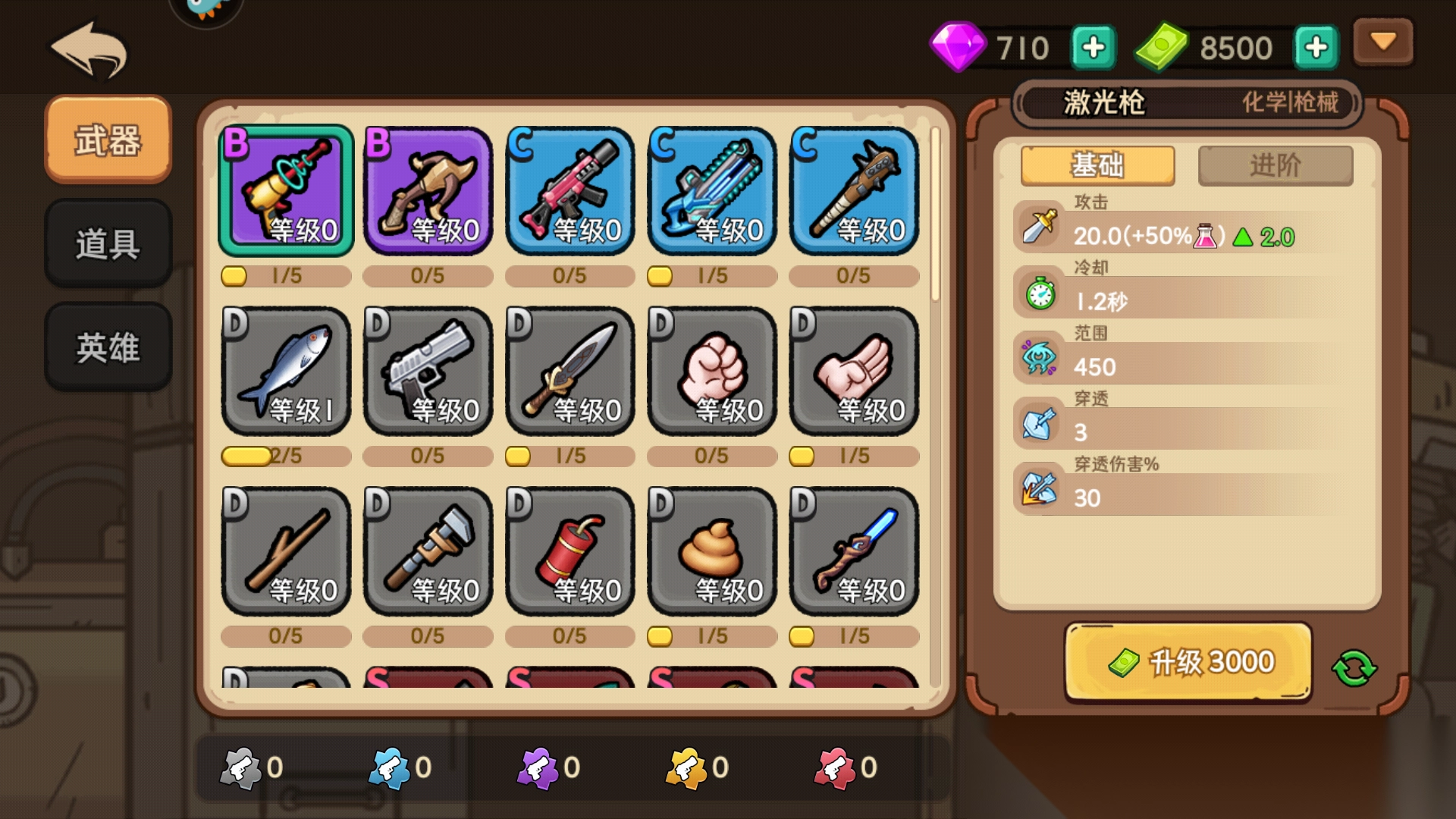Choose the chainsaw weapon slot
The width and height of the screenshot is (1456, 819).
coord(711,190)
